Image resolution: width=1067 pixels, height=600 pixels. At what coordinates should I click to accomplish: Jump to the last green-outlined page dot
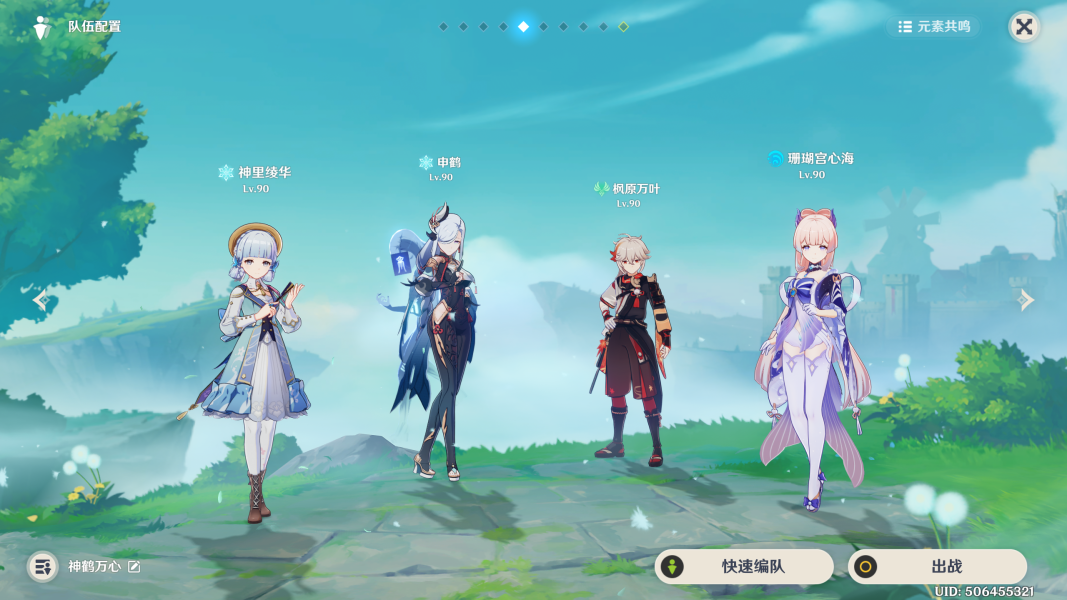(x=623, y=27)
